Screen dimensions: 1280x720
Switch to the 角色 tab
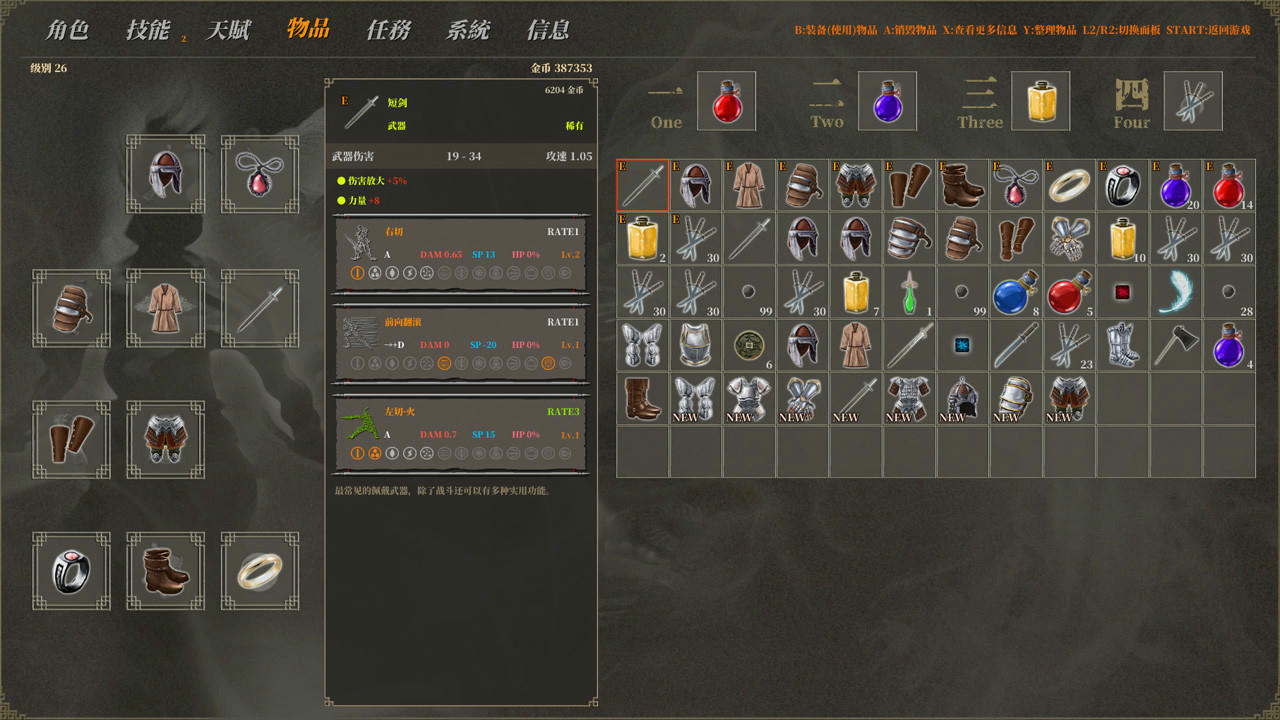click(x=67, y=30)
